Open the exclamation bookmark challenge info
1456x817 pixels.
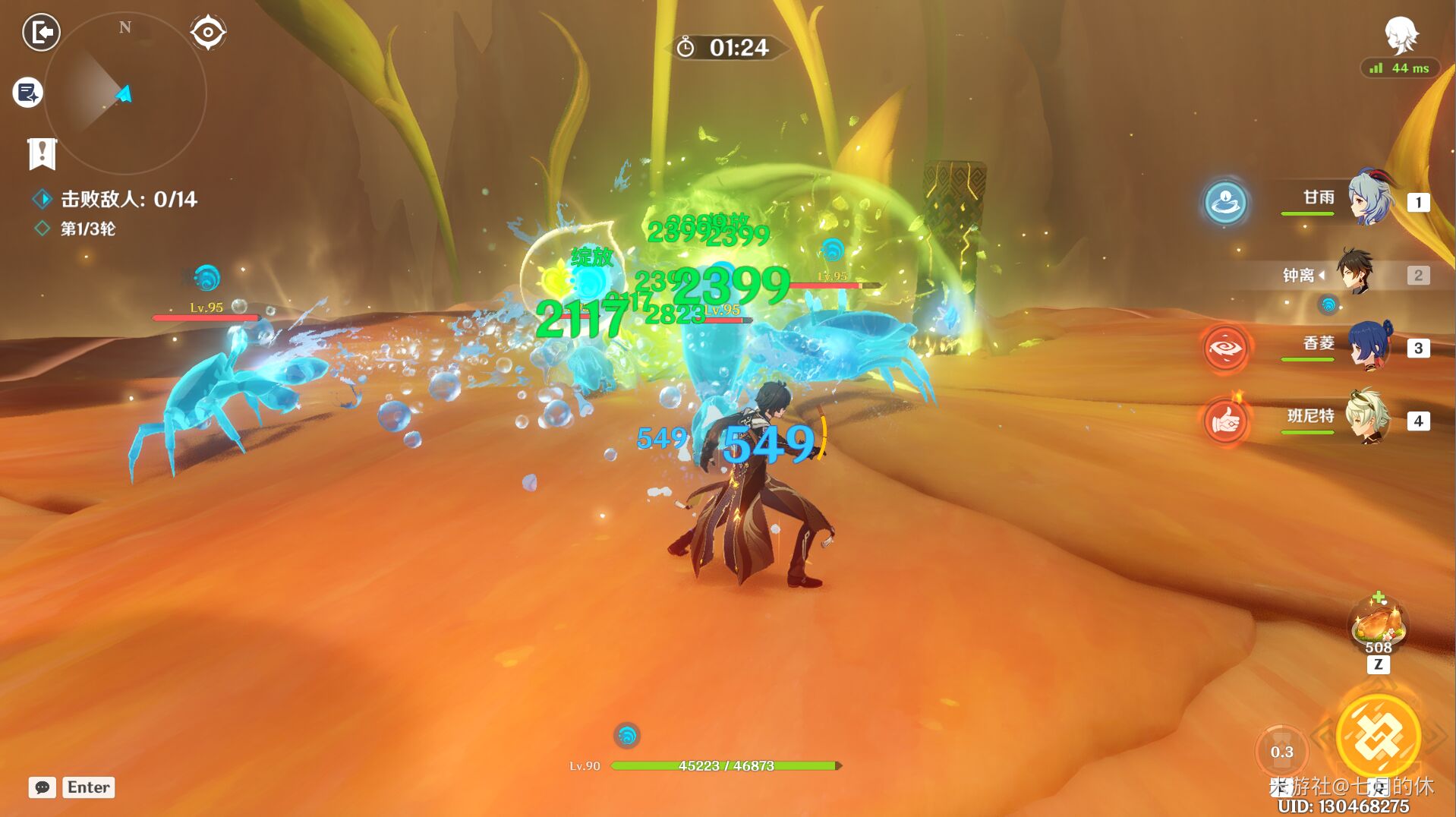[42, 153]
